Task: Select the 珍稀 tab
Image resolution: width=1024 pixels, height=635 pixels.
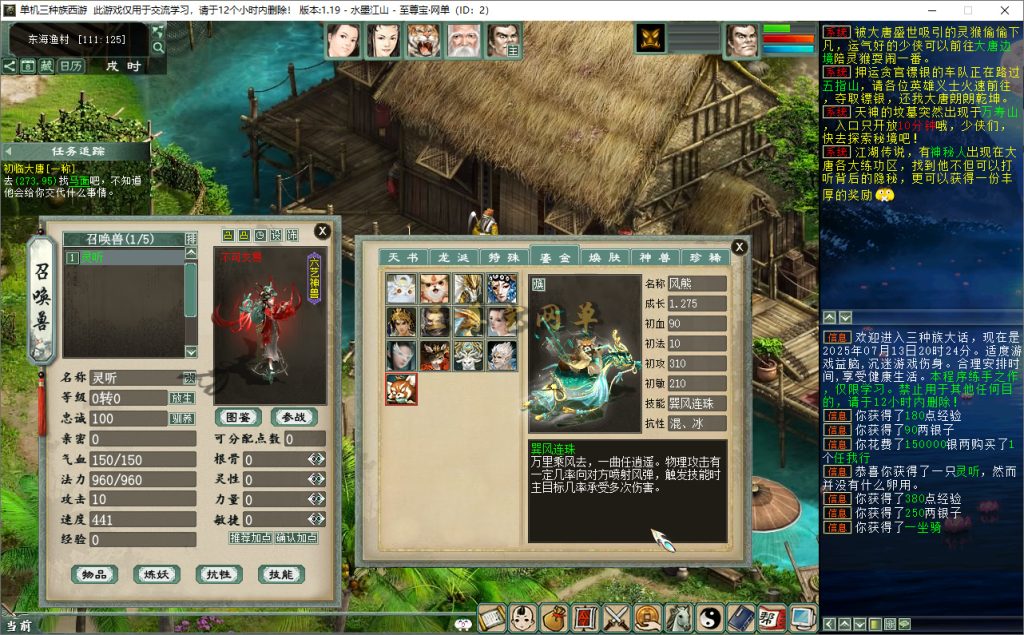Action: 705,257
